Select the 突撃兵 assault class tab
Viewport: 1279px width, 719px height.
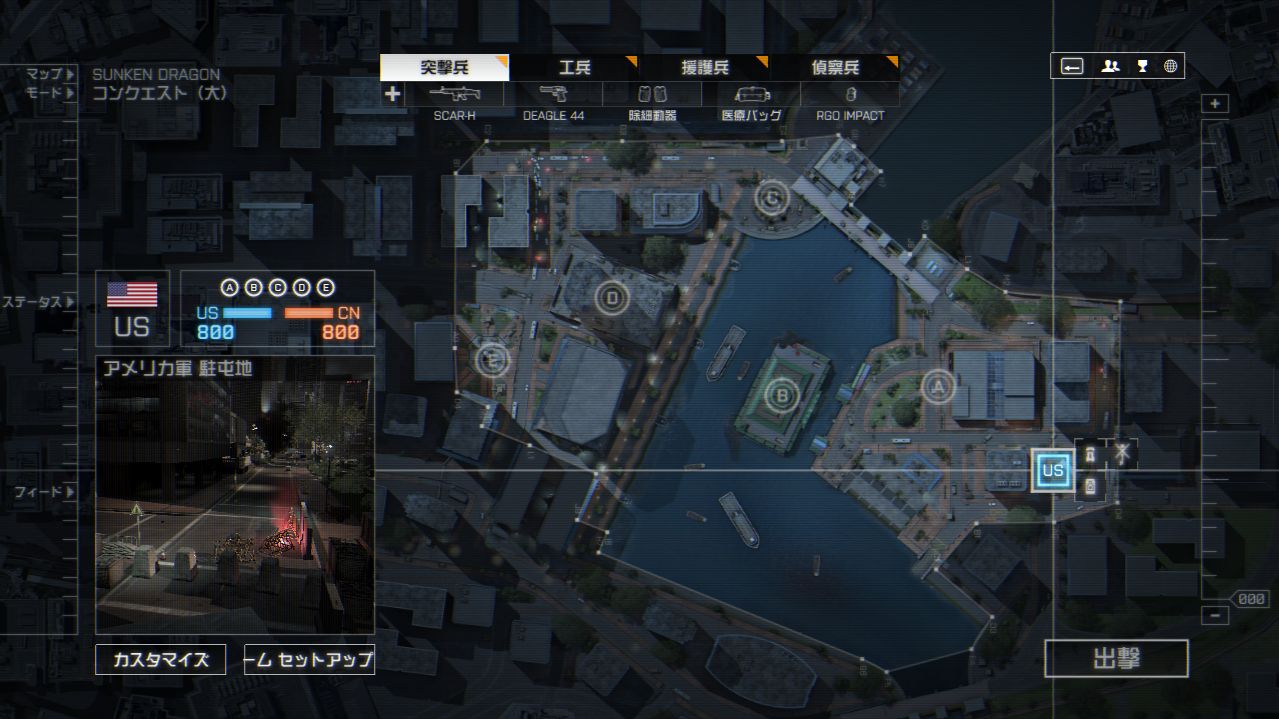click(x=444, y=68)
